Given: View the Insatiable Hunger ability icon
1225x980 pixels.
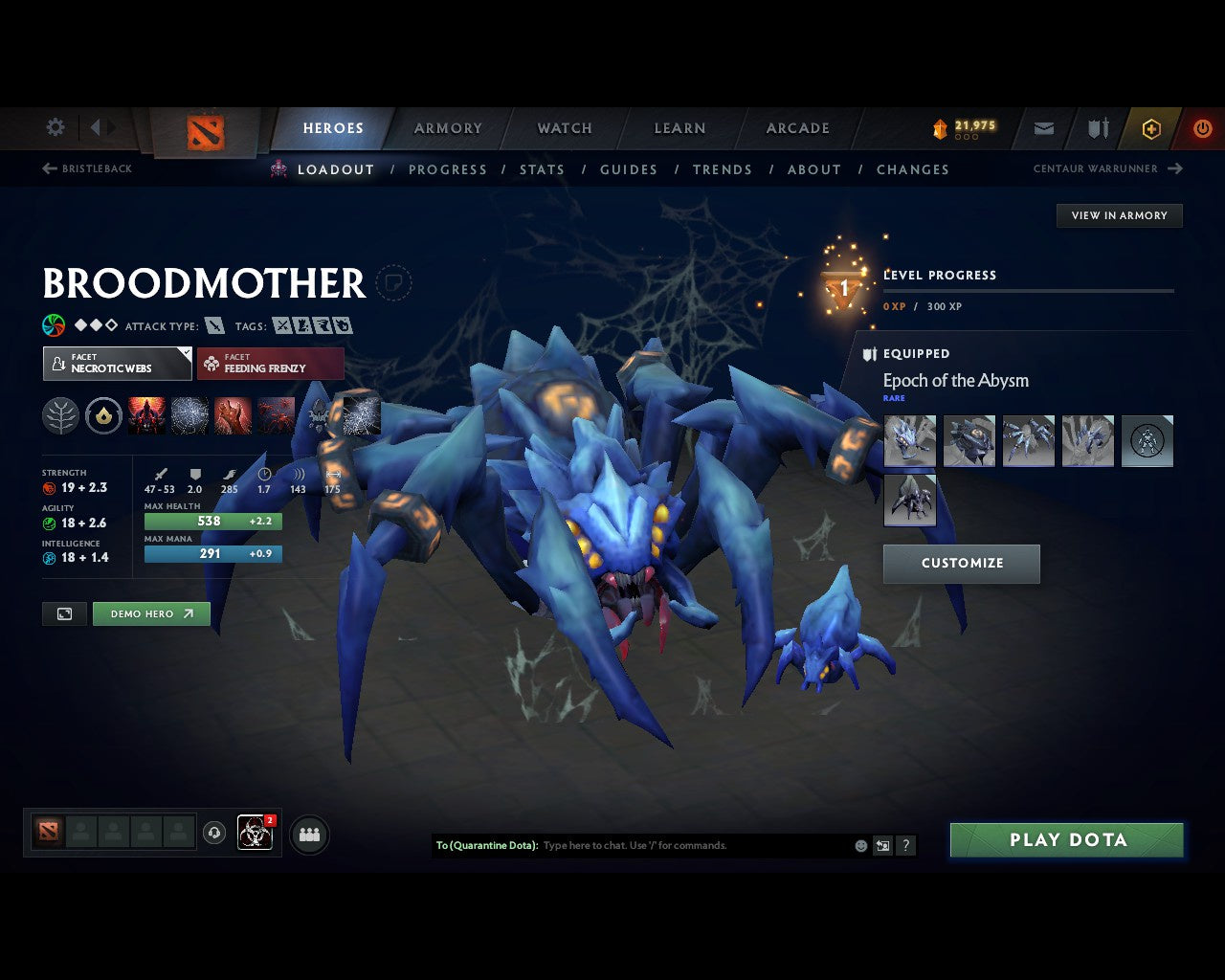Looking at the screenshot, I should click(x=233, y=415).
